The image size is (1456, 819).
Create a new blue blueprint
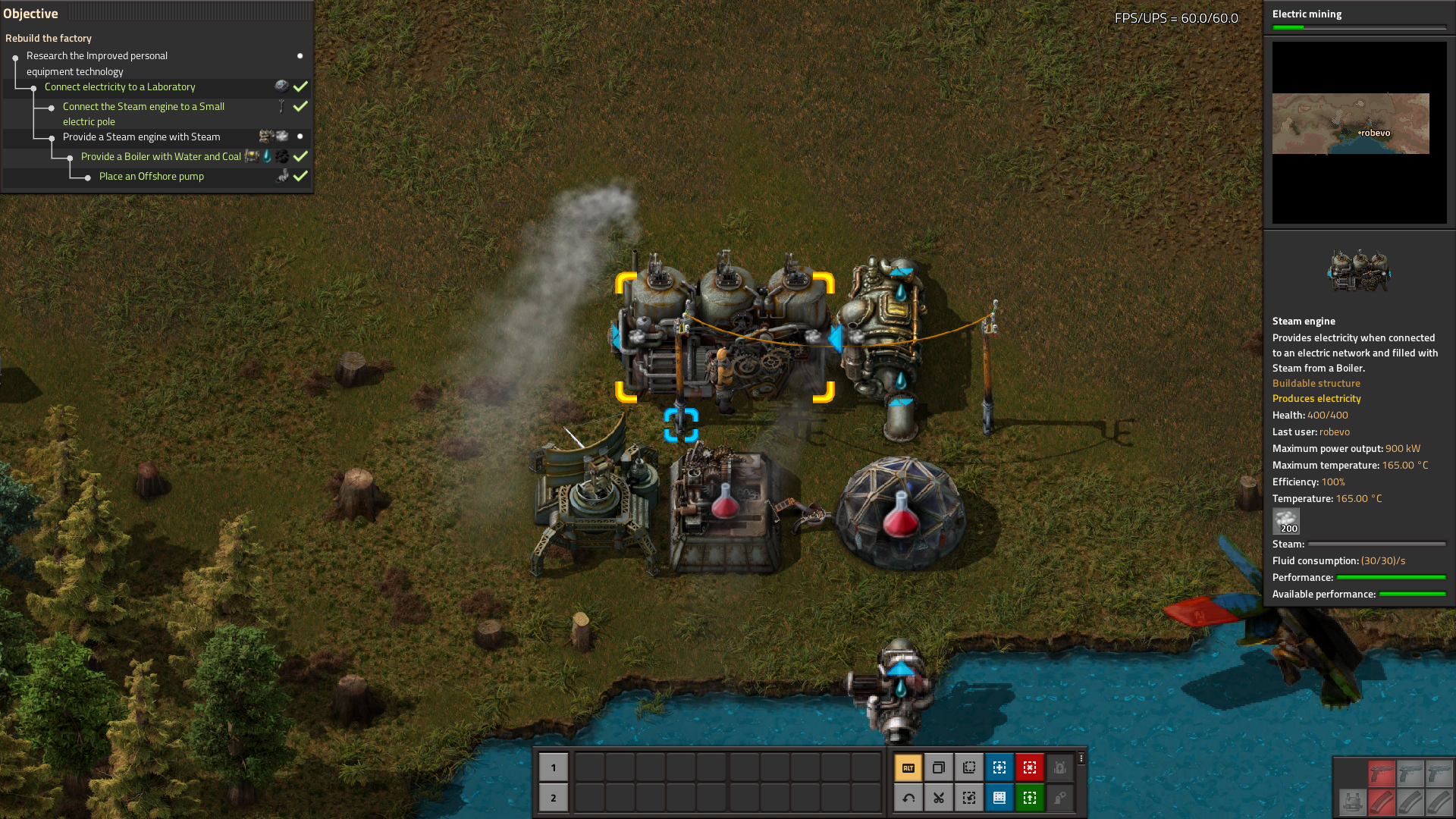999,767
